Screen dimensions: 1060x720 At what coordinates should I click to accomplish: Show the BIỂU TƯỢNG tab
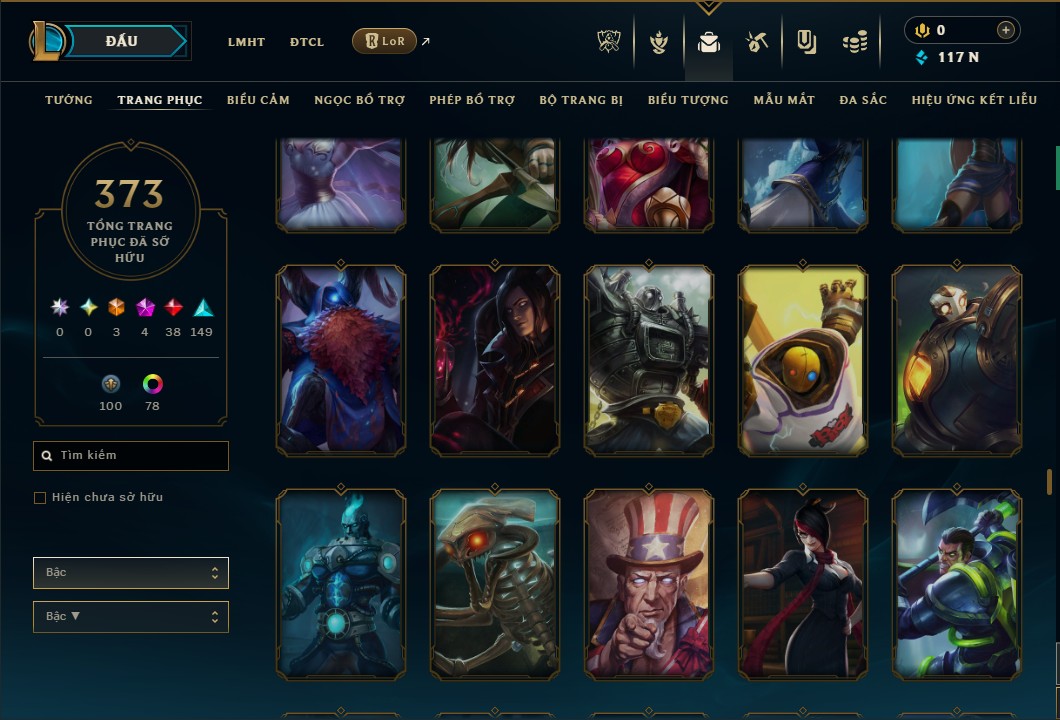coord(688,100)
